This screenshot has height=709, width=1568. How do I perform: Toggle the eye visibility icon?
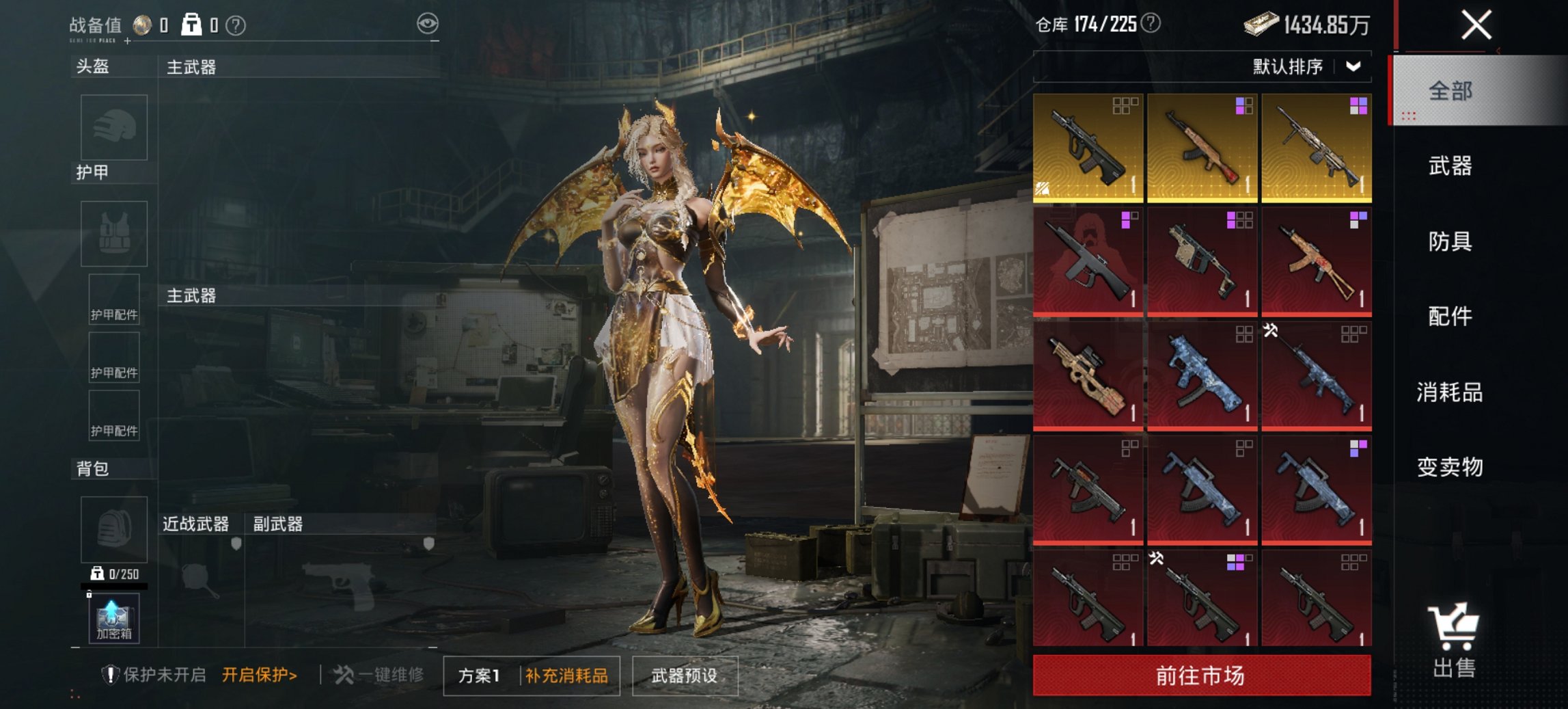click(428, 25)
